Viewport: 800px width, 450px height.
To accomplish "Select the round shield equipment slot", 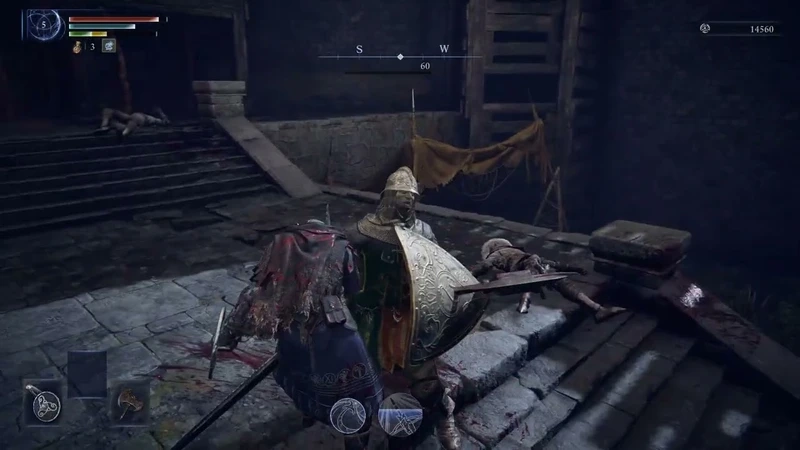I will pyautogui.click(x=44, y=405).
